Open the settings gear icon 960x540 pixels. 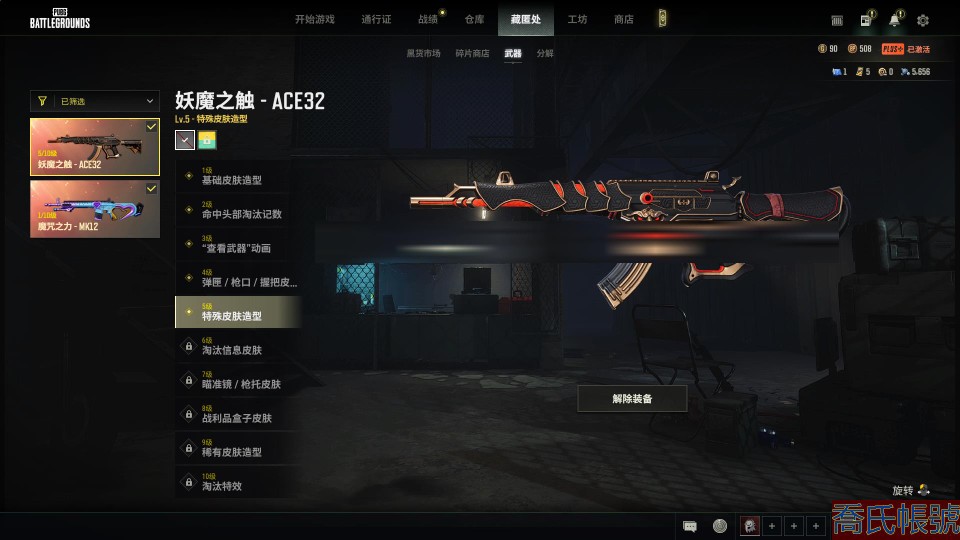click(x=923, y=20)
